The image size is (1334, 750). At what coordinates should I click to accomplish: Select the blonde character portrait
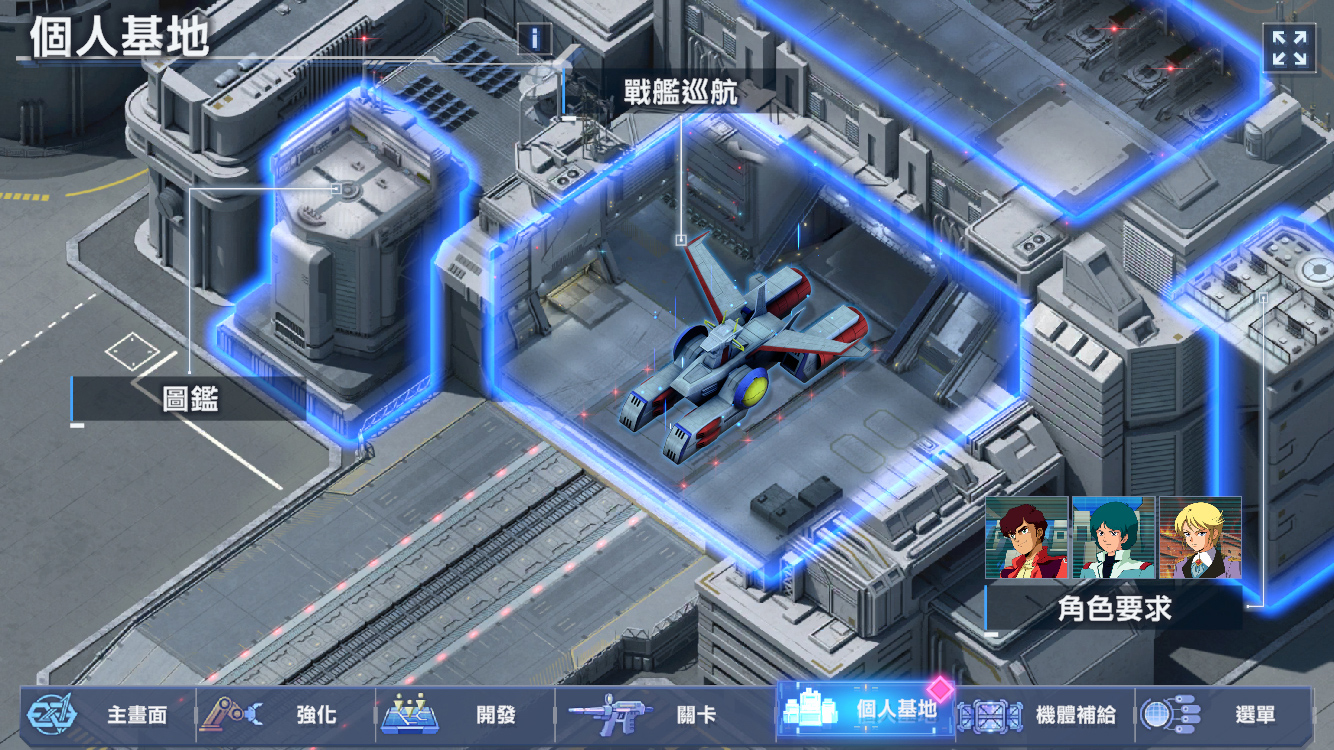1200,538
